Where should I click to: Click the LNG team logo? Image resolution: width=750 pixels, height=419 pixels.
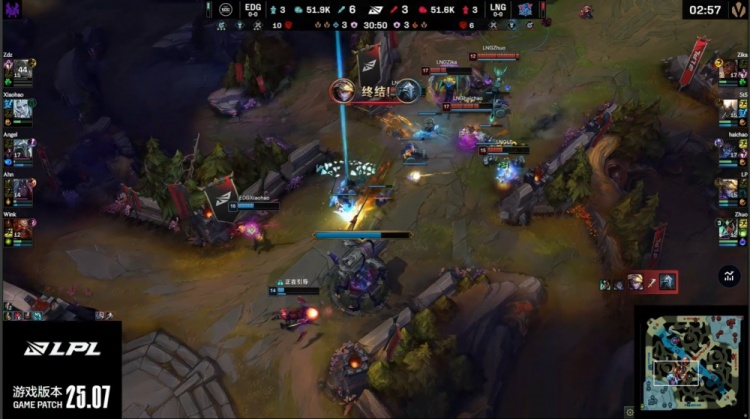[523, 10]
